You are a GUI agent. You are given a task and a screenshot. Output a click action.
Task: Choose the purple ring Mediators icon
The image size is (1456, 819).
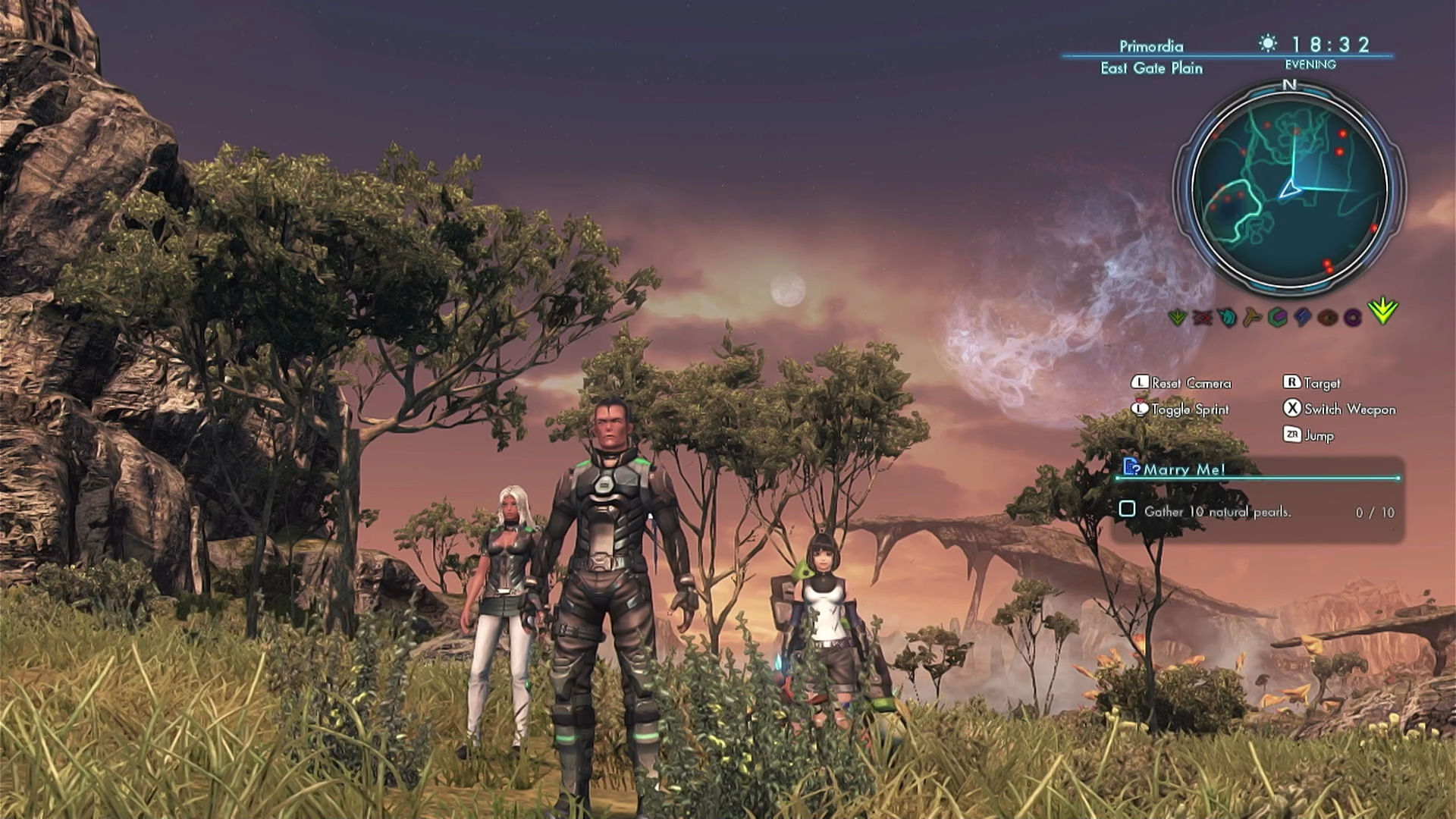pyautogui.click(x=1353, y=317)
